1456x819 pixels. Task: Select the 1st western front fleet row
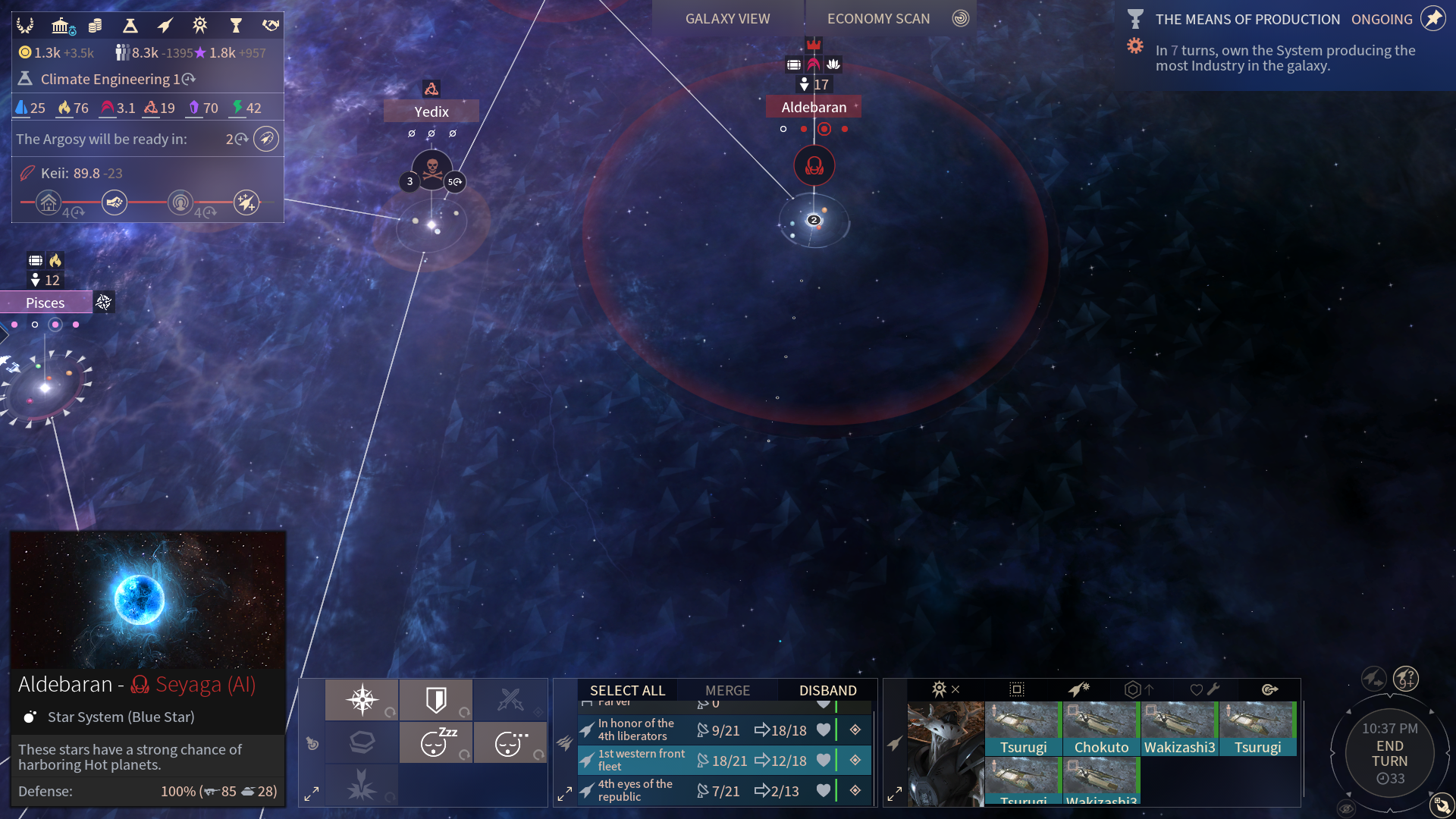641,760
